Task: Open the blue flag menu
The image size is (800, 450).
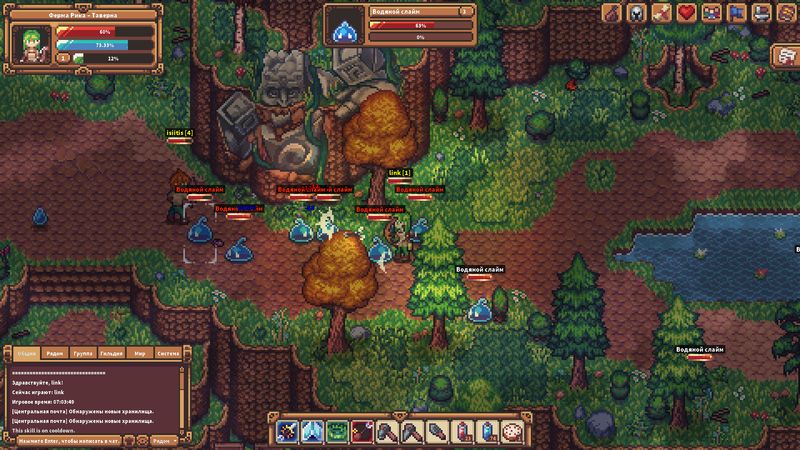Action: [x=735, y=13]
